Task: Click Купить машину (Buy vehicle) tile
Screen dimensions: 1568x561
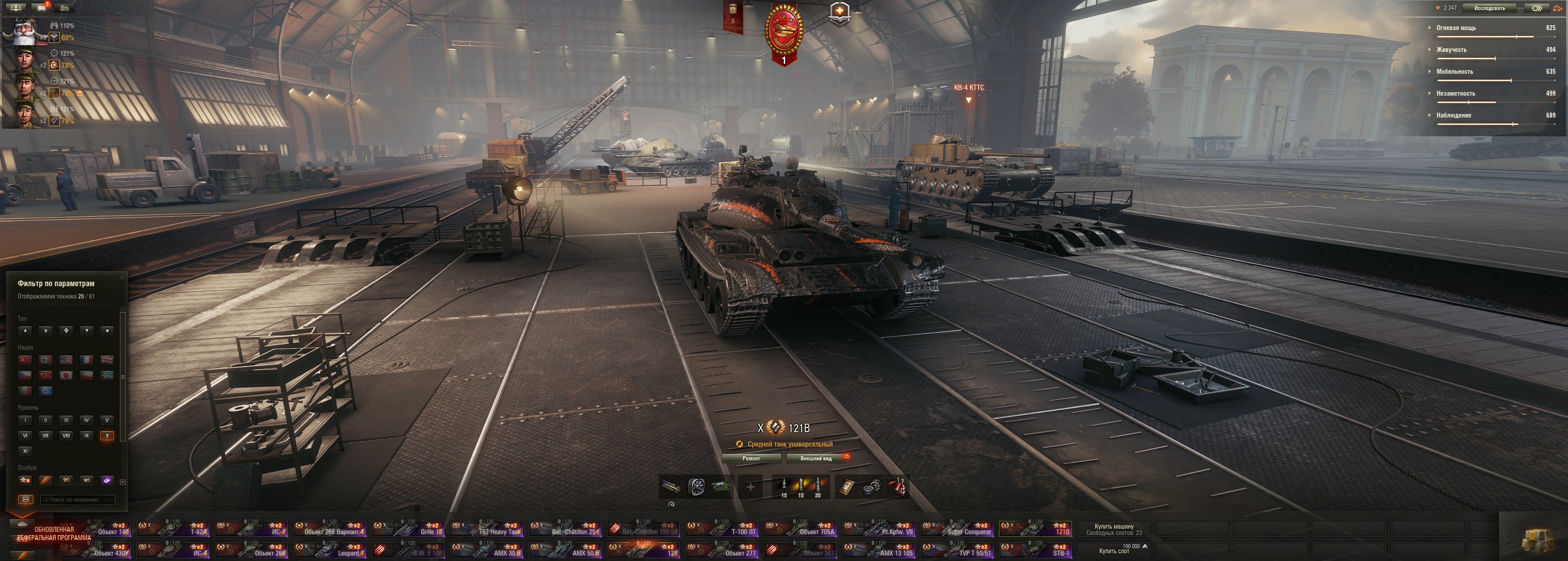Action: click(x=1113, y=530)
